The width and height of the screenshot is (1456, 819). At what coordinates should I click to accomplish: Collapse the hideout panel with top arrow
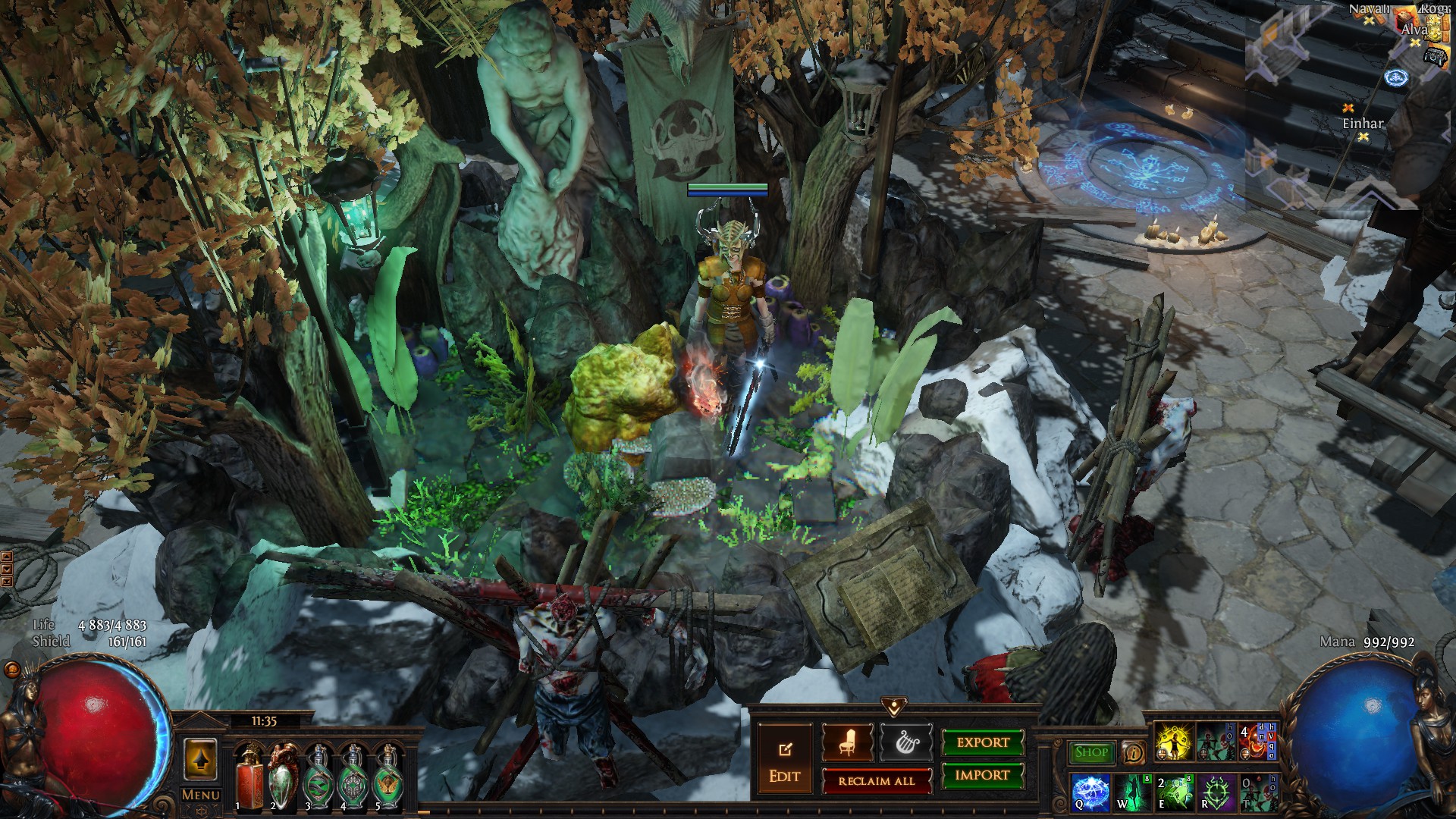tap(894, 708)
